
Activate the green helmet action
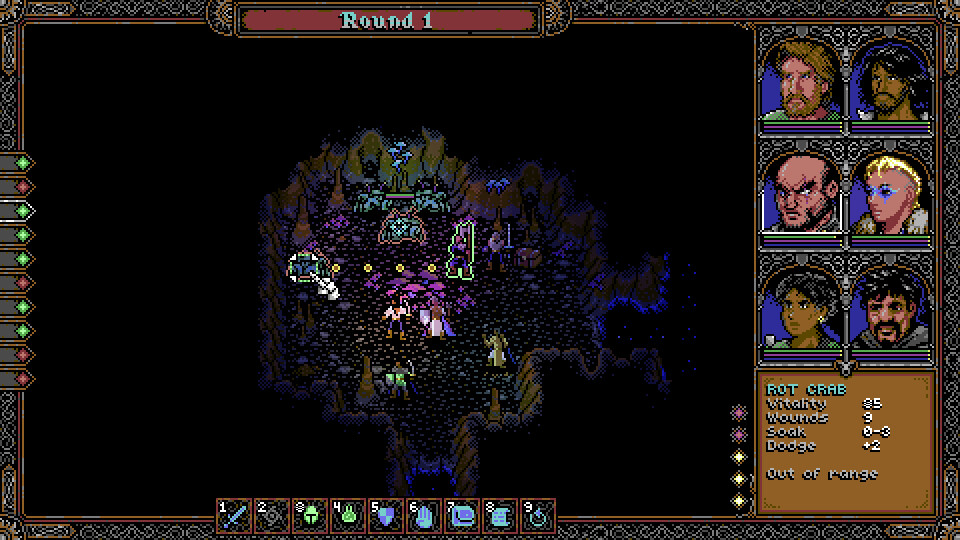(x=311, y=516)
